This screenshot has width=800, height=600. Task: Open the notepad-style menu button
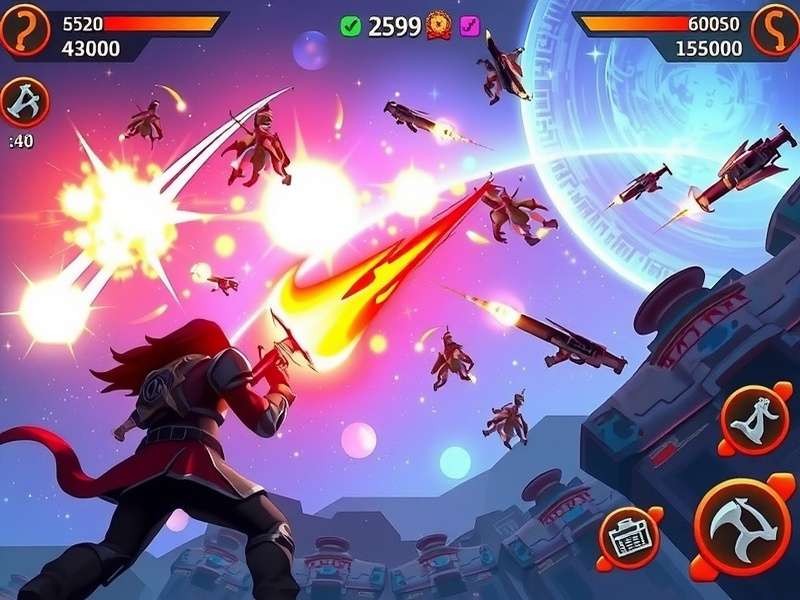[x=629, y=537]
